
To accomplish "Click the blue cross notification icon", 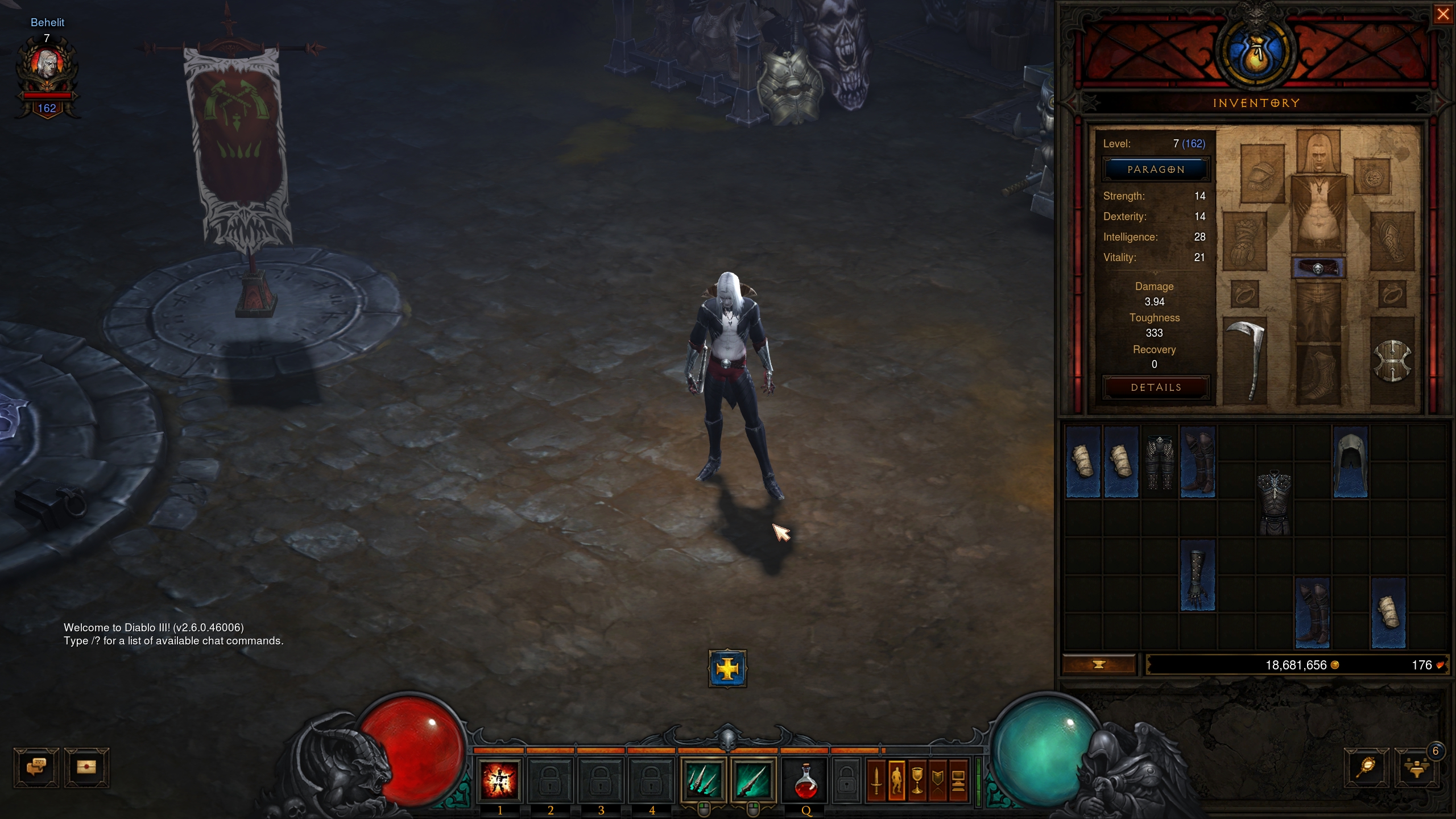I will 727,669.
